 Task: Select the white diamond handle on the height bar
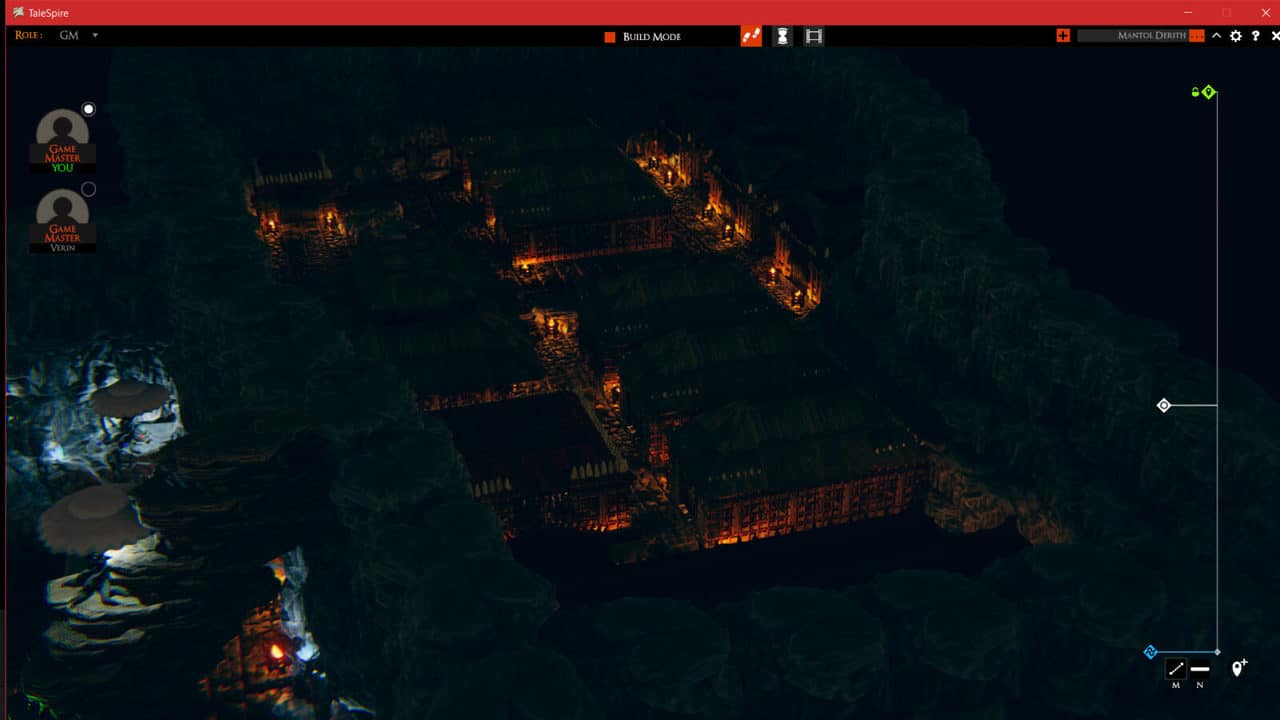click(x=1163, y=405)
